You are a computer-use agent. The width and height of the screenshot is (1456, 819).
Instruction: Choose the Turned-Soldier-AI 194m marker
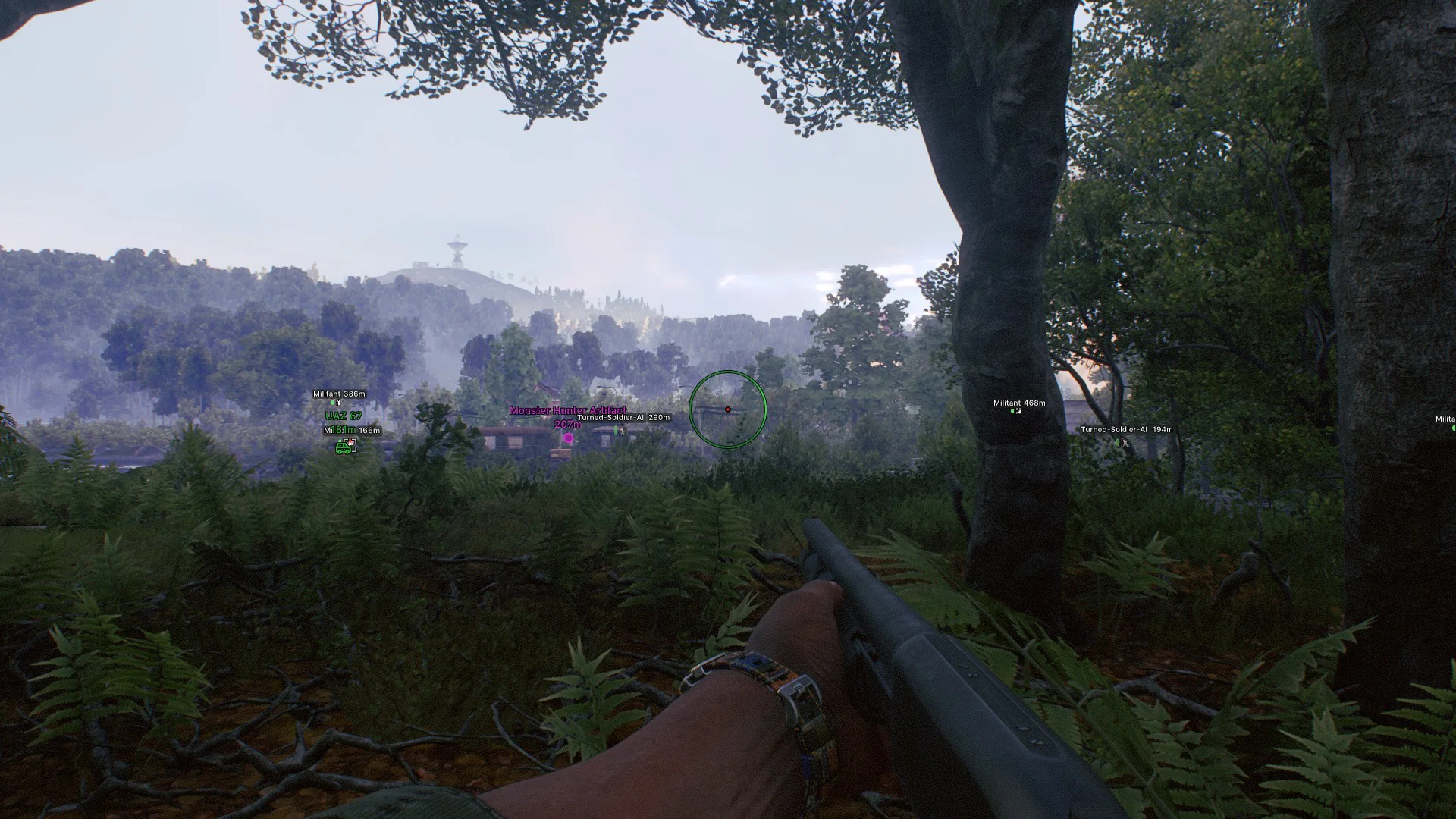pos(1126,430)
